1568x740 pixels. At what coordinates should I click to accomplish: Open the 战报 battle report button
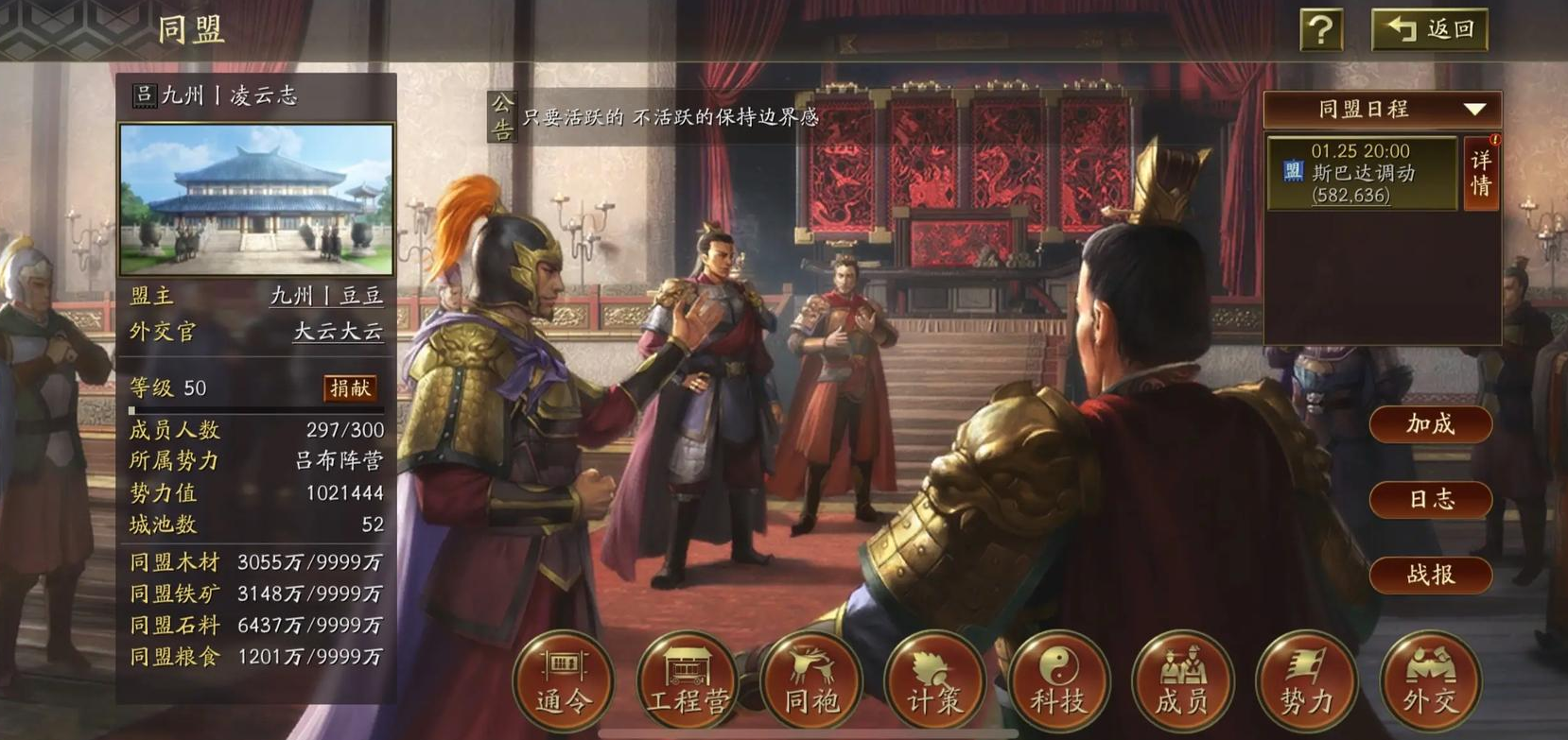(1430, 575)
